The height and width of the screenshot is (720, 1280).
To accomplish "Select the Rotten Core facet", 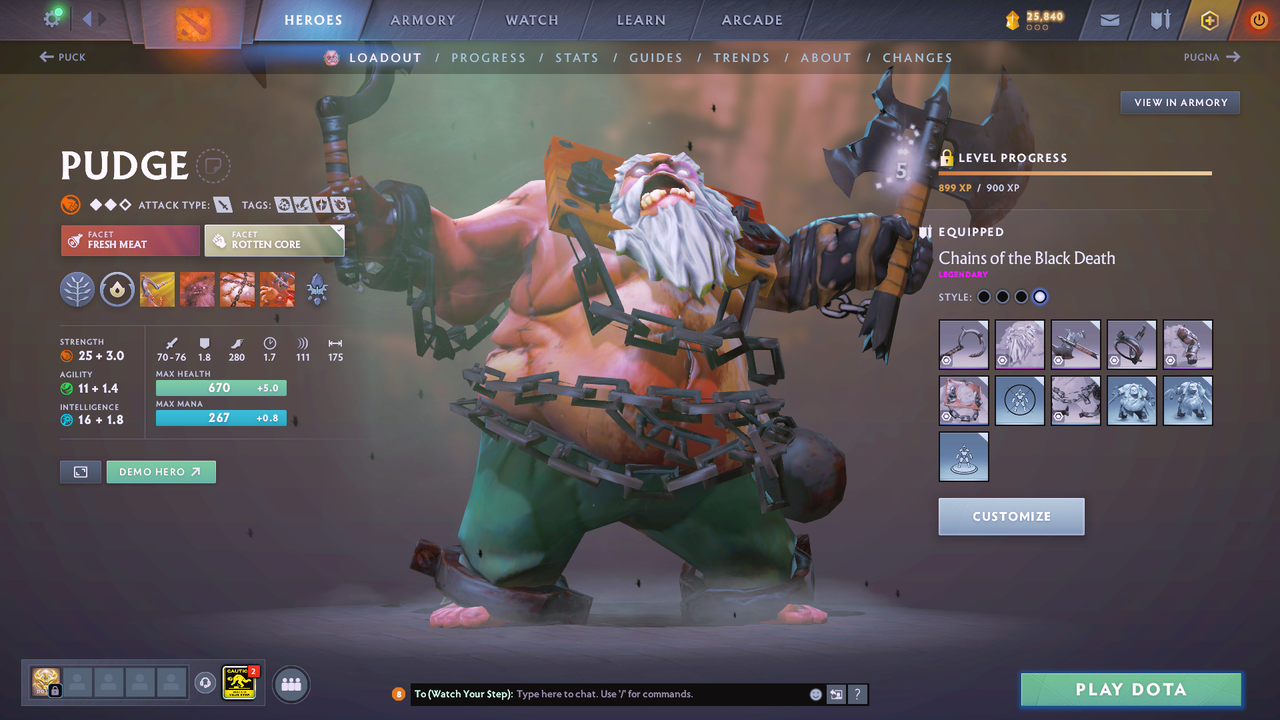I will tap(274, 240).
